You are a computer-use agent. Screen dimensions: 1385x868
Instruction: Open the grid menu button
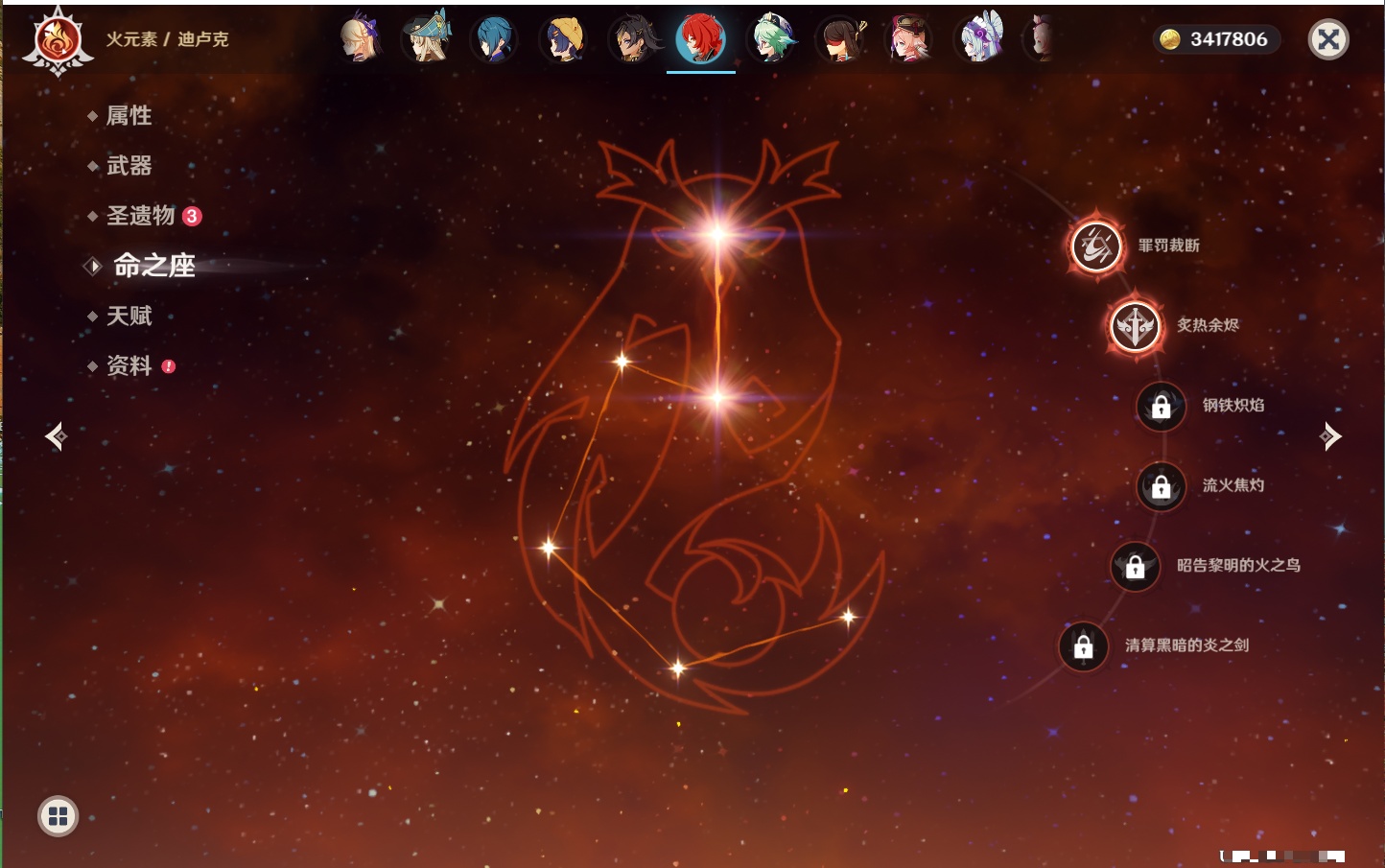point(58,816)
